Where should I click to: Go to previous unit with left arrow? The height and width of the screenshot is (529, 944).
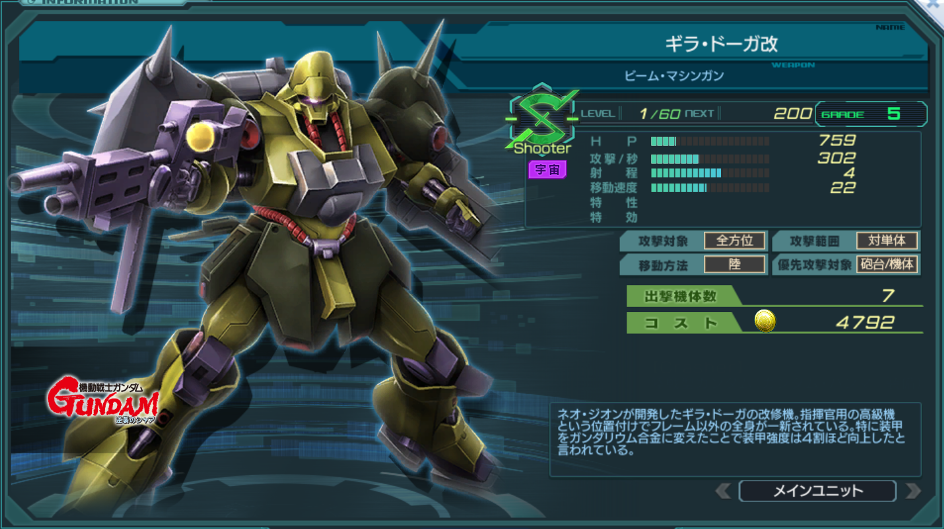(x=724, y=491)
